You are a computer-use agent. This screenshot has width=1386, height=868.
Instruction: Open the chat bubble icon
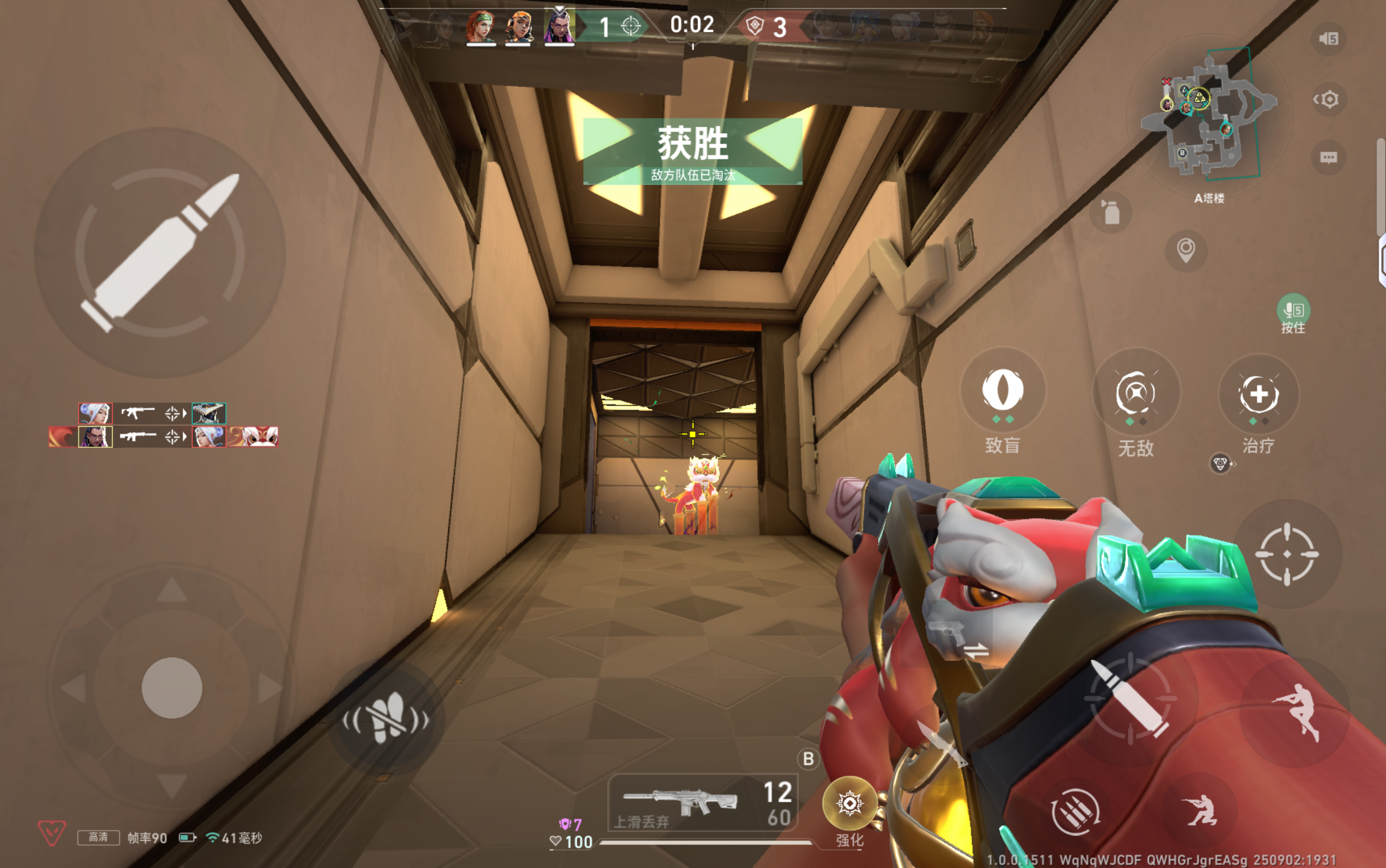[1328, 159]
